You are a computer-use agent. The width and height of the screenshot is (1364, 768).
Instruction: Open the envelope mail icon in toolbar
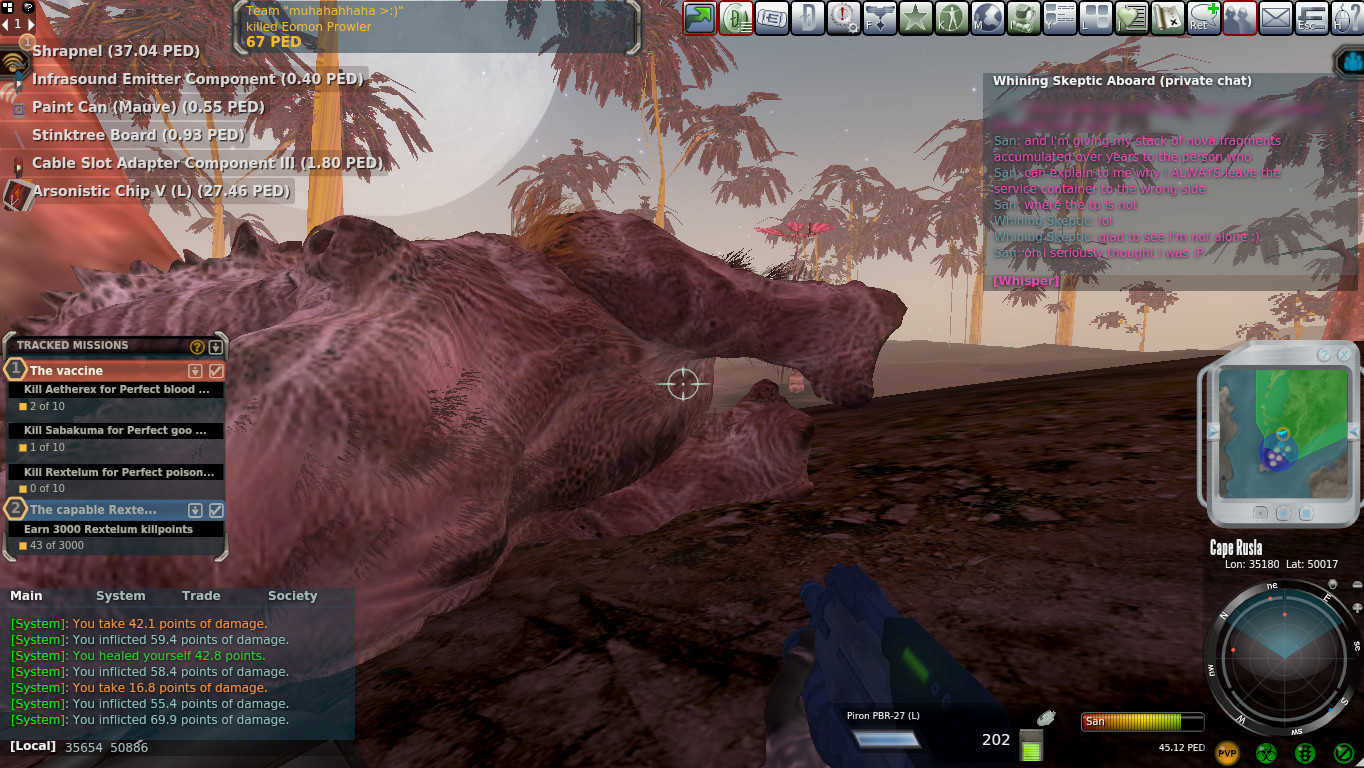pyautogui.click(x=1276, y=18)
